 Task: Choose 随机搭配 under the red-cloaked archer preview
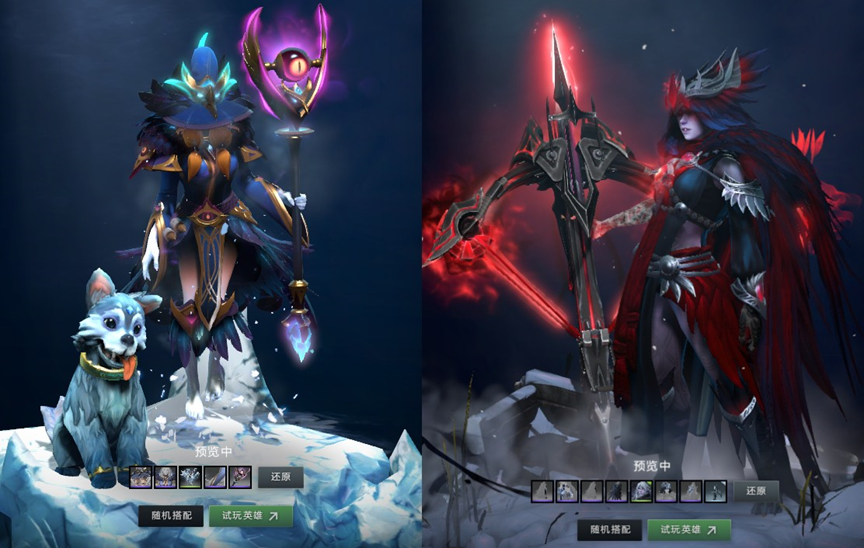tap(610, 529)
